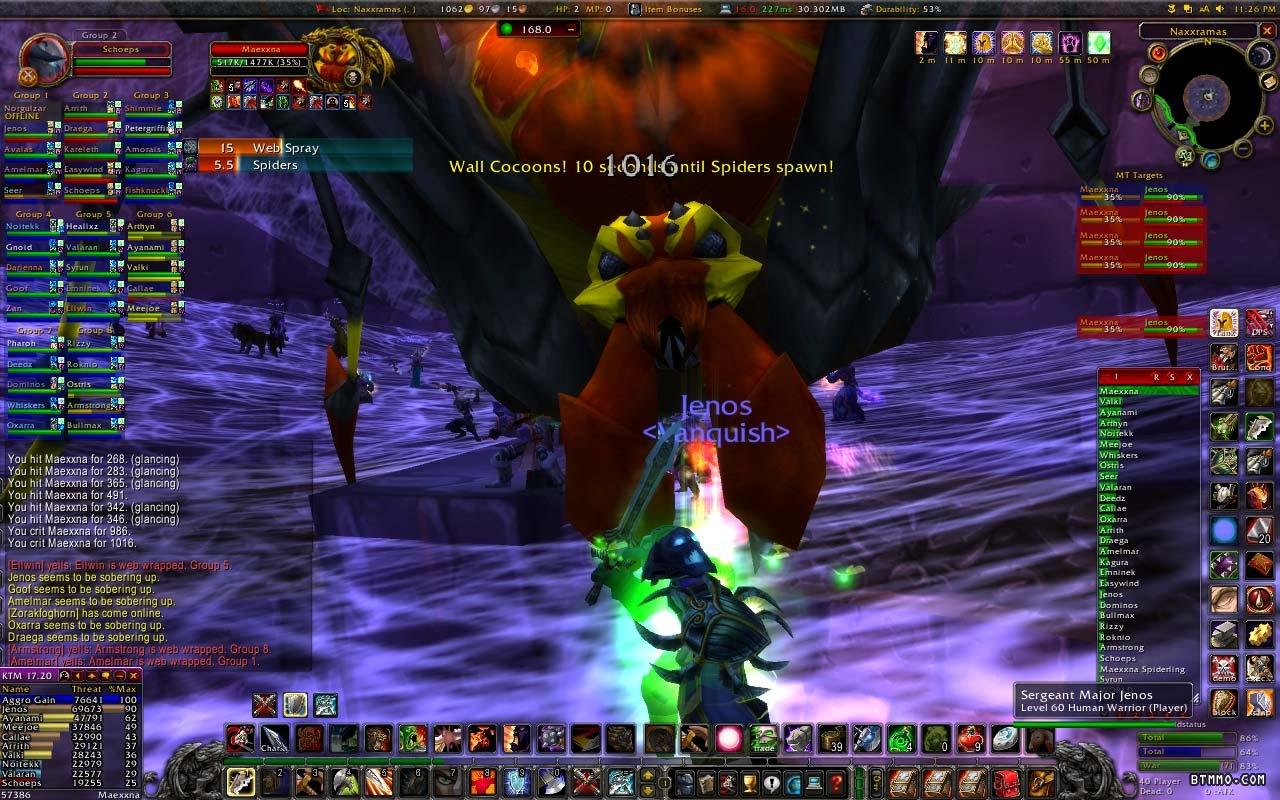Select Valki in the attackers list
Screen dimensions: 1280x800
pyautogui.click(x=1110, y=401)
